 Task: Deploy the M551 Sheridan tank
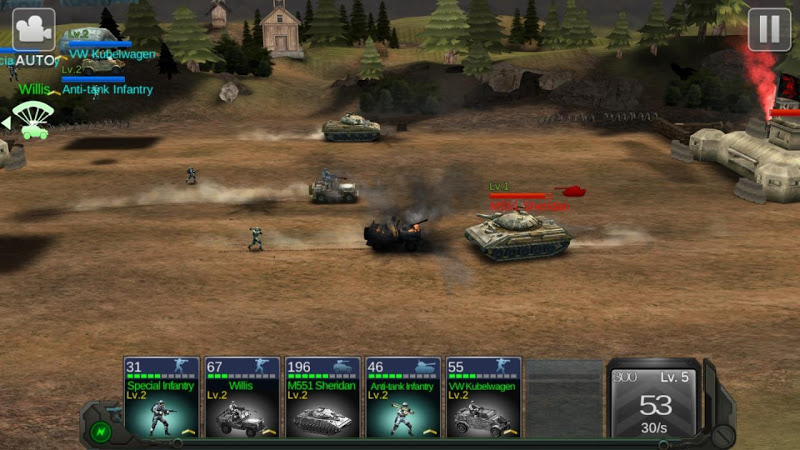[x=322, y=398]
